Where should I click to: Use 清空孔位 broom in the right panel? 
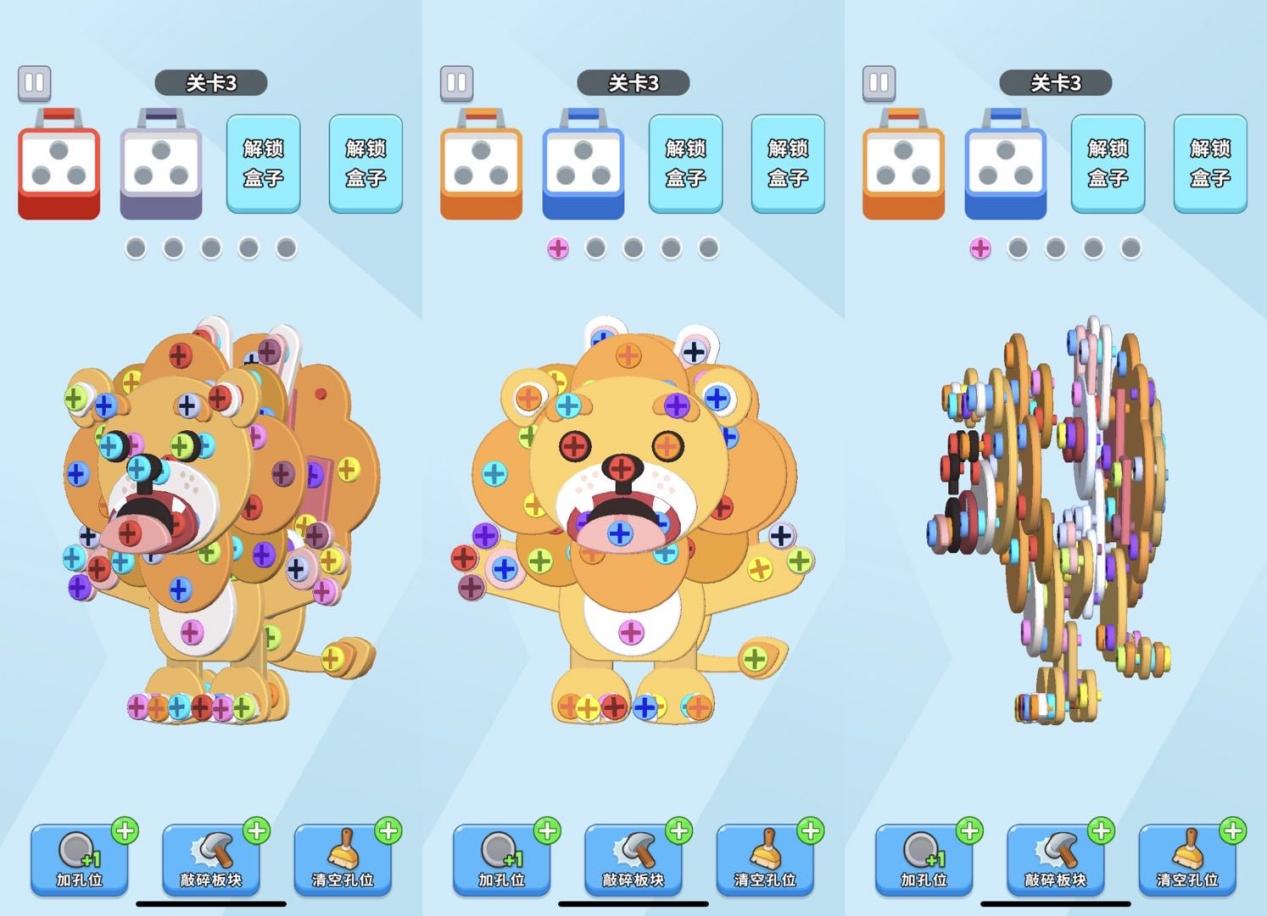[x=1187, y=859]
